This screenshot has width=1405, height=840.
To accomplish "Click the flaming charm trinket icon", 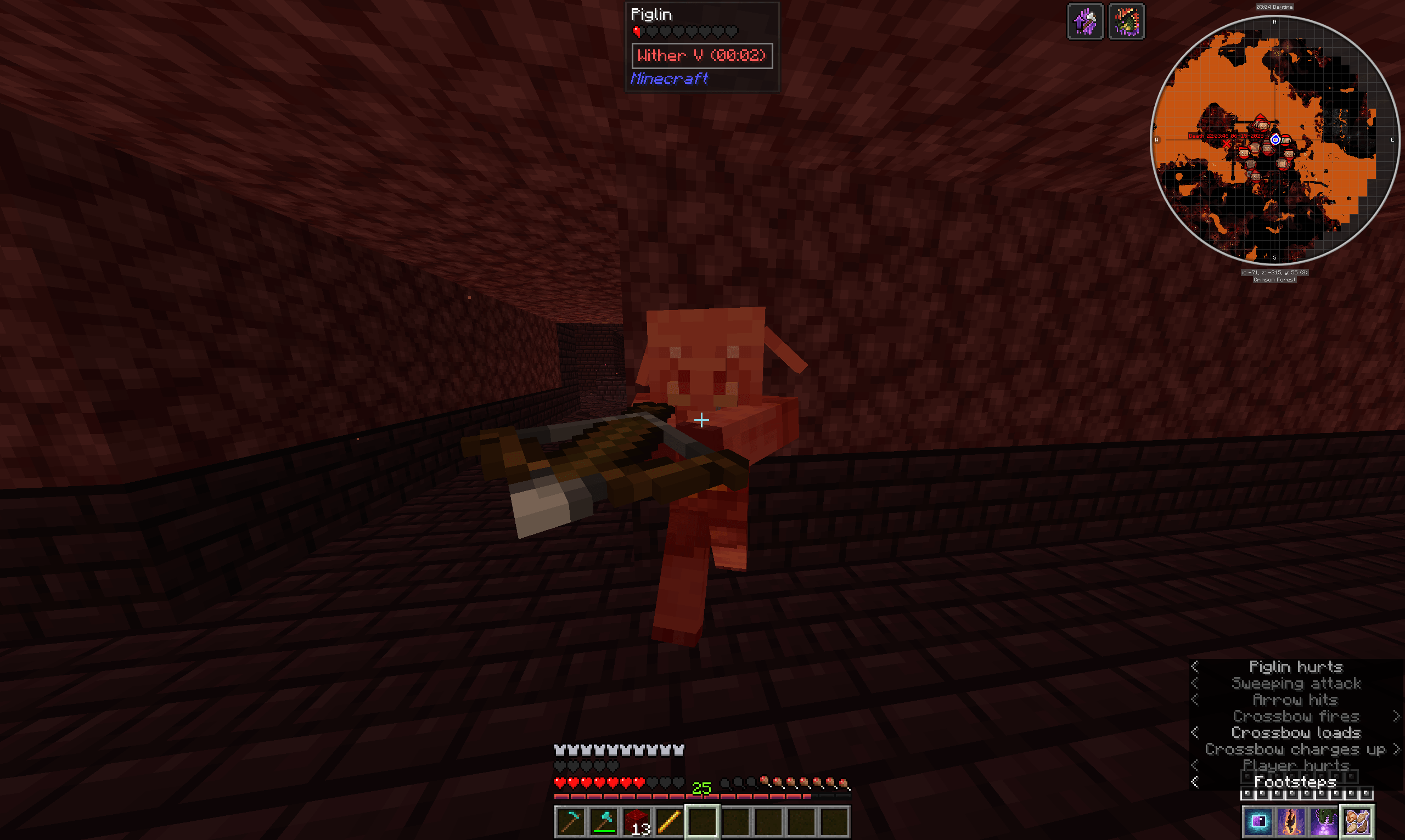I will (1293, 824).
